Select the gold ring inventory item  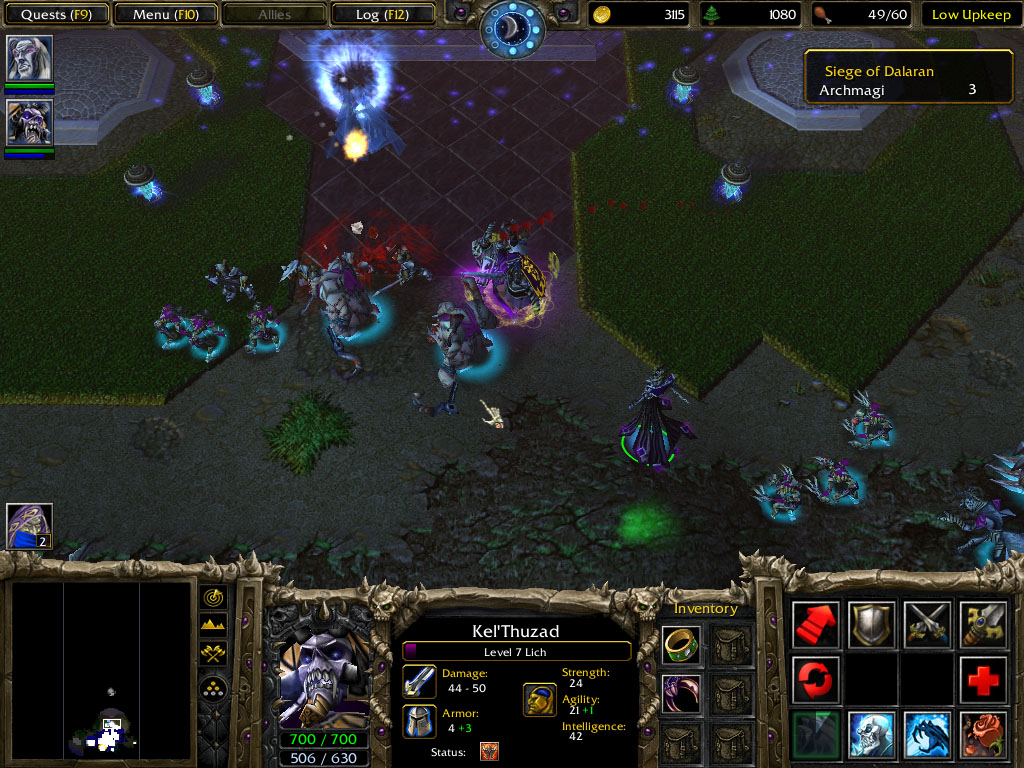pos(681,645)
